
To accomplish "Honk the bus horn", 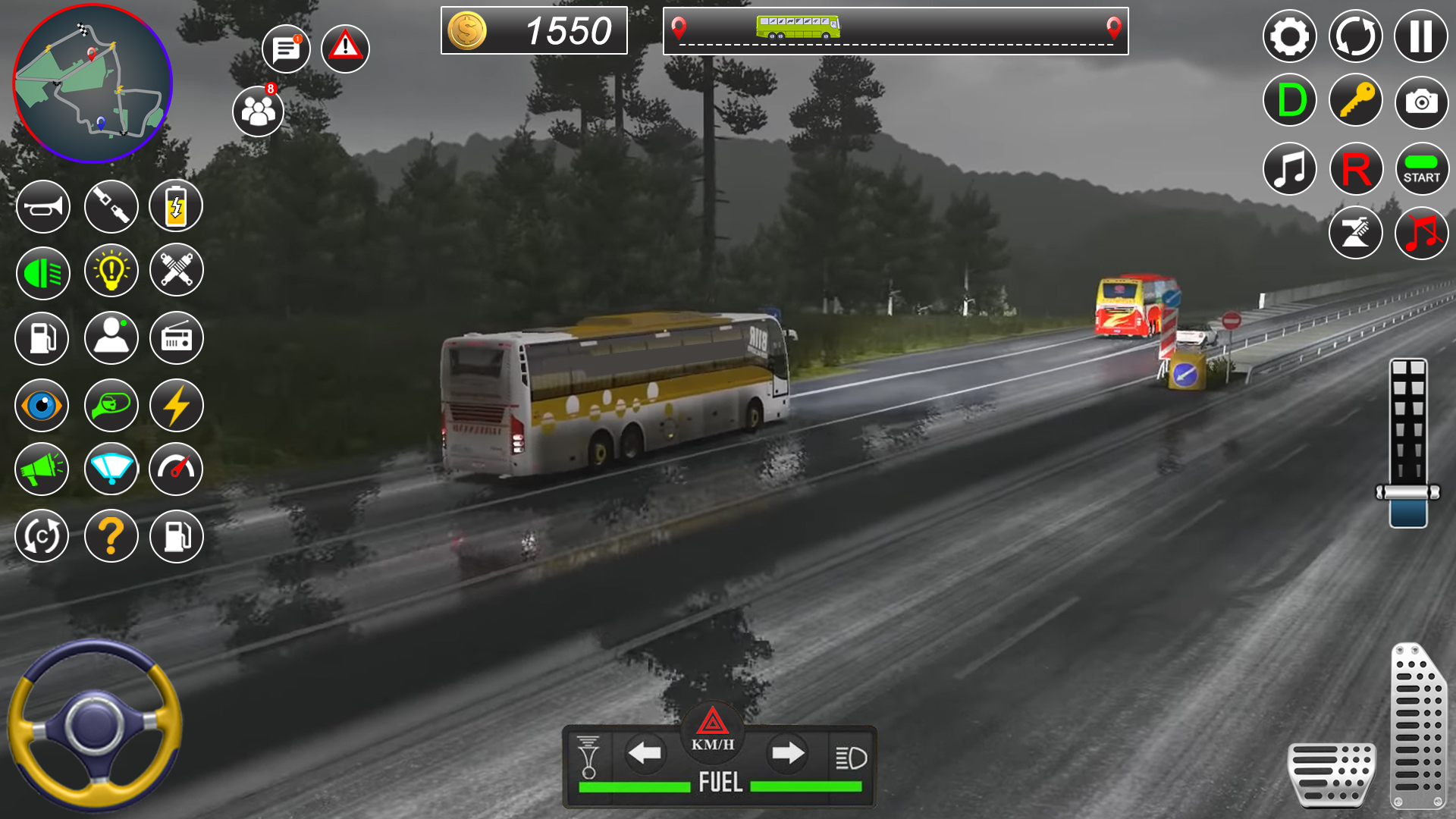I will coord(42,206).
